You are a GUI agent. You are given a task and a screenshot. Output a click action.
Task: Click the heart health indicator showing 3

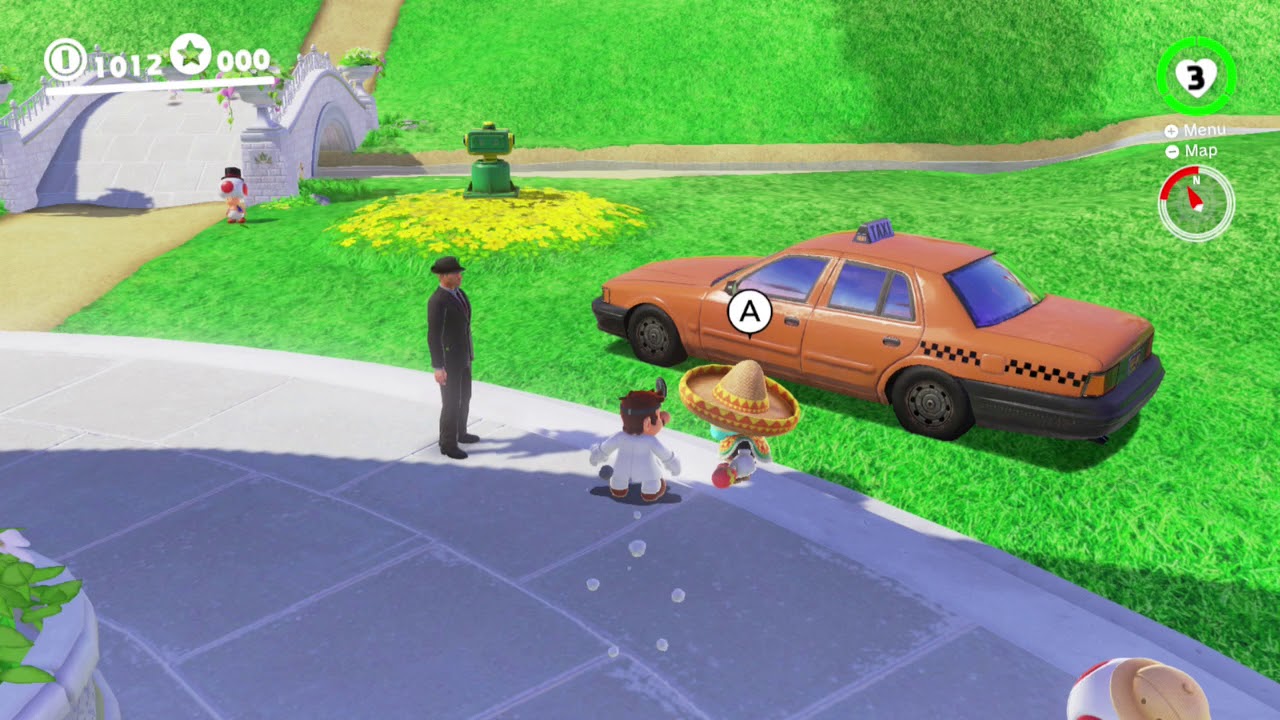(x=1196, y=75)
